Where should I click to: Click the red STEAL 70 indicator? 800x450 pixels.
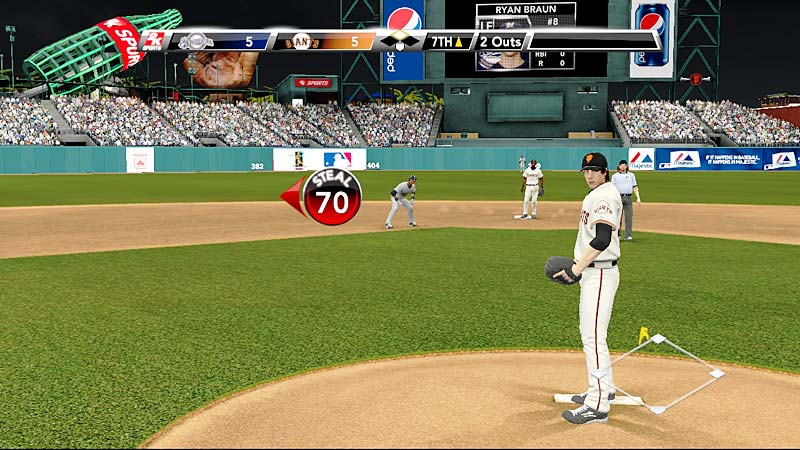330,197
